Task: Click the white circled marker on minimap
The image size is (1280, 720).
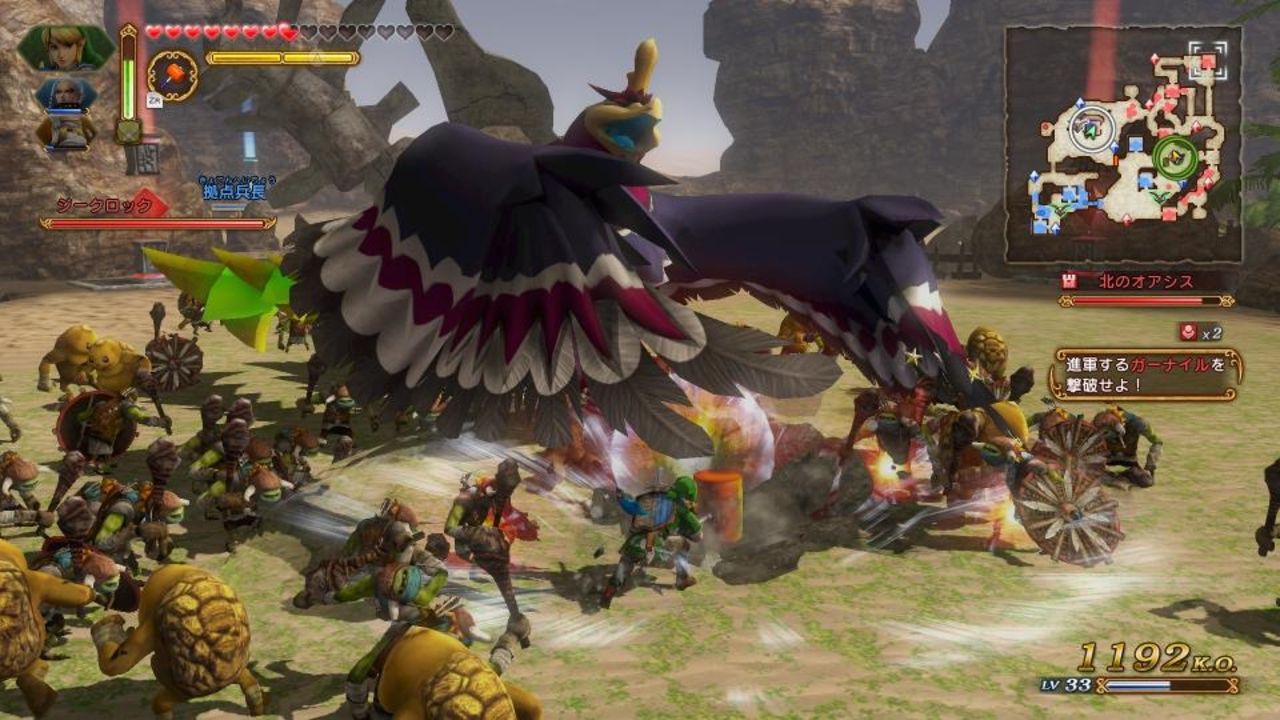Action: (1092, 128)
